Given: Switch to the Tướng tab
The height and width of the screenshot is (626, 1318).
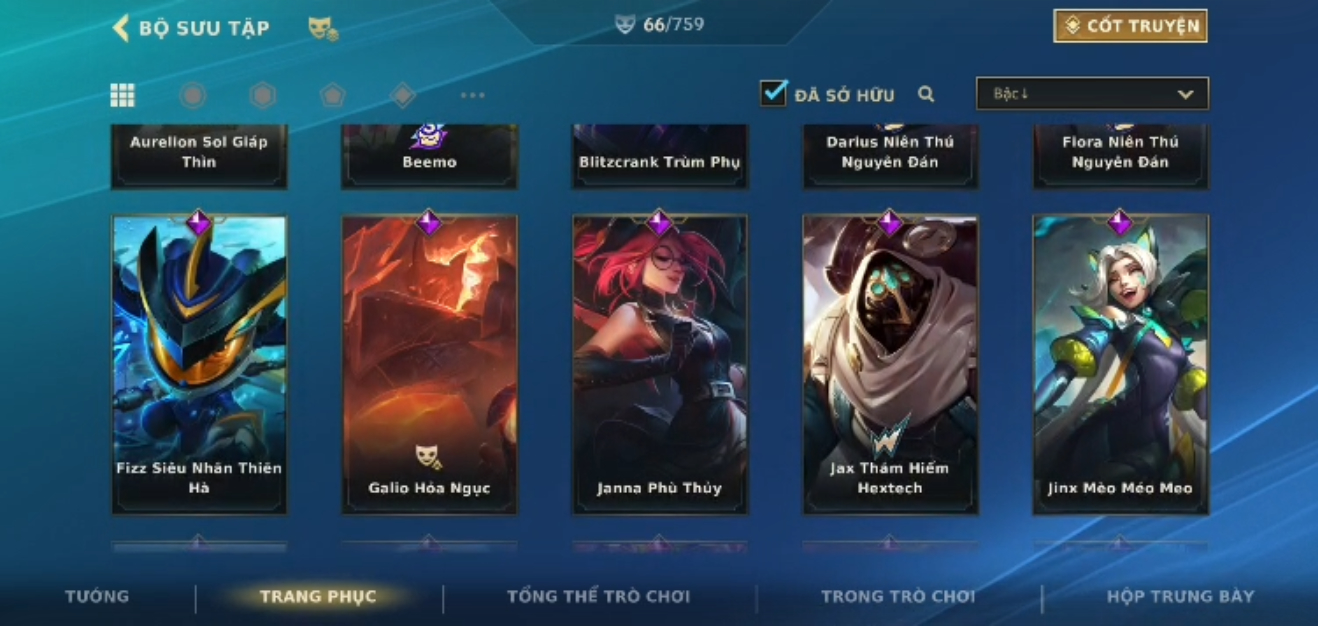Looking at the screenshot, I should coord(97,596).
